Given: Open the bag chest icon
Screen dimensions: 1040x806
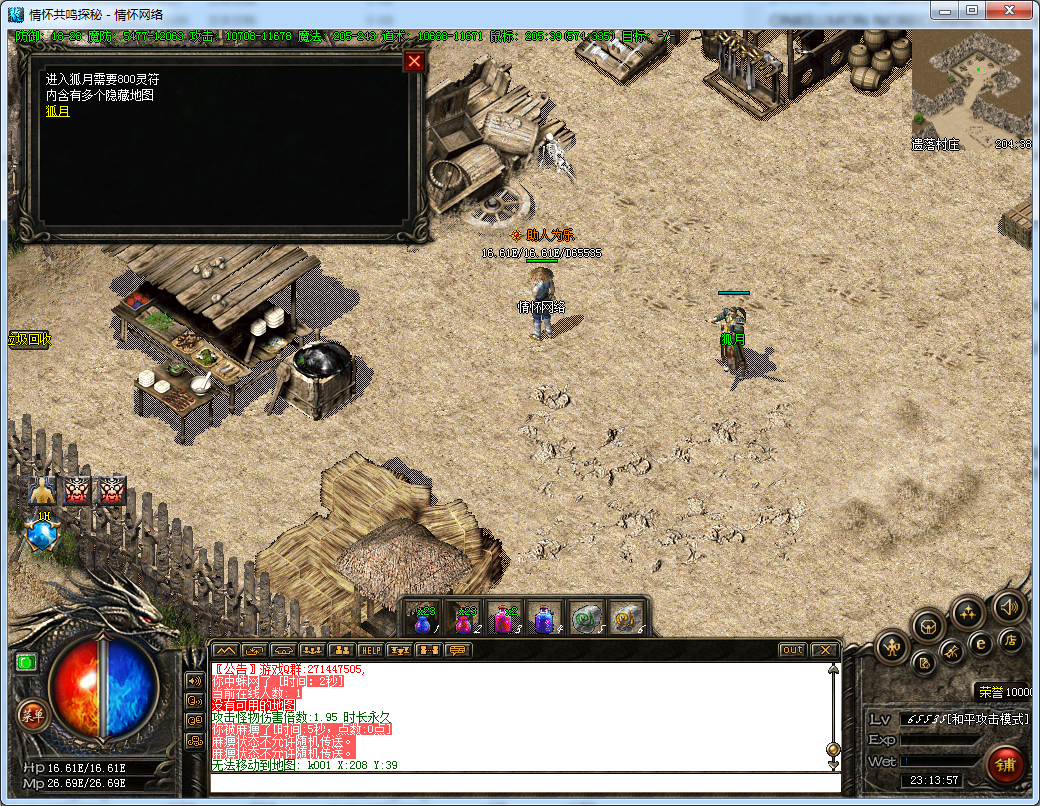Looking at the screenshot, I should click(929, 625).
